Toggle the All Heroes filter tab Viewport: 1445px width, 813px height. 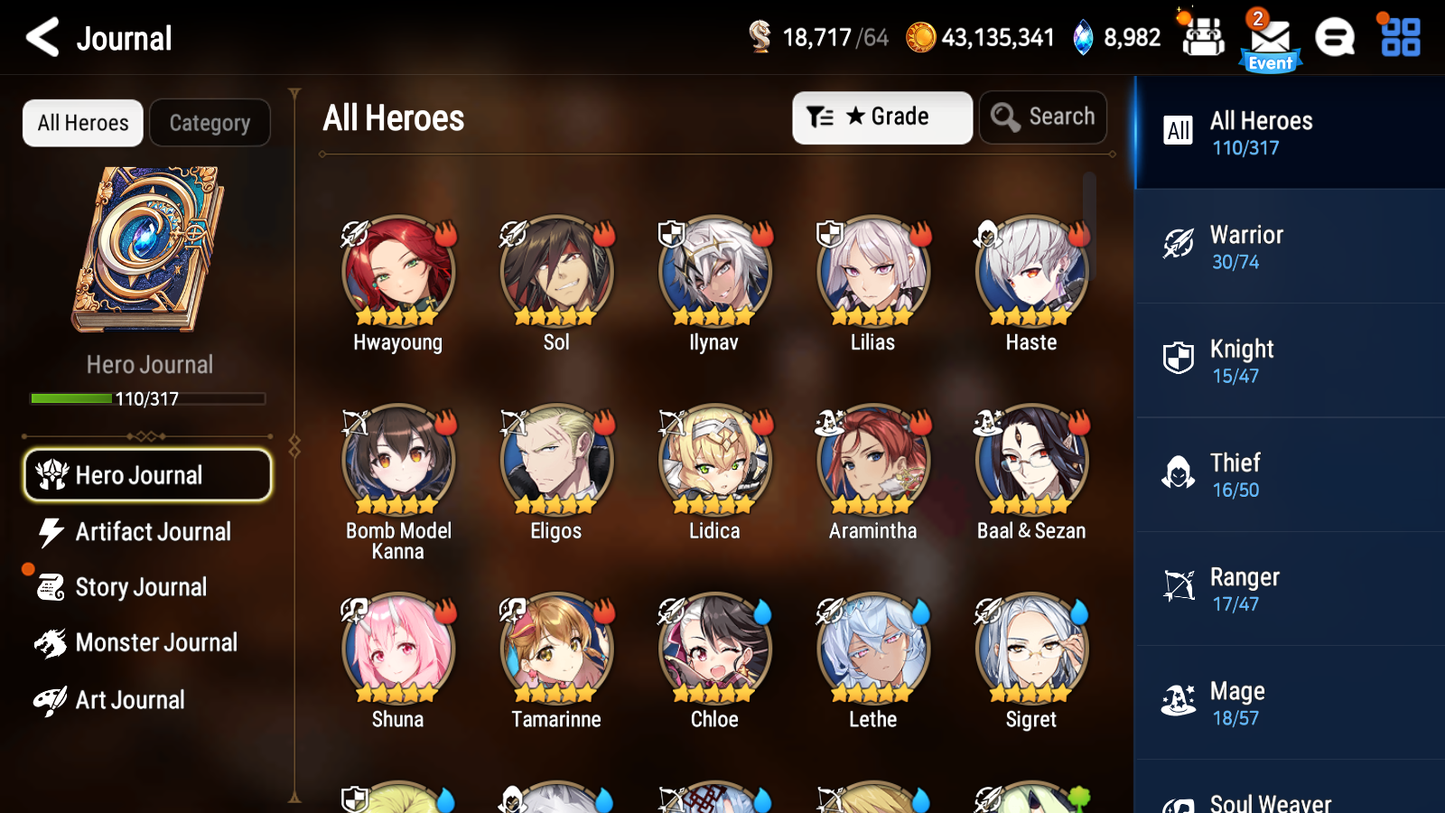pos(82,123)
